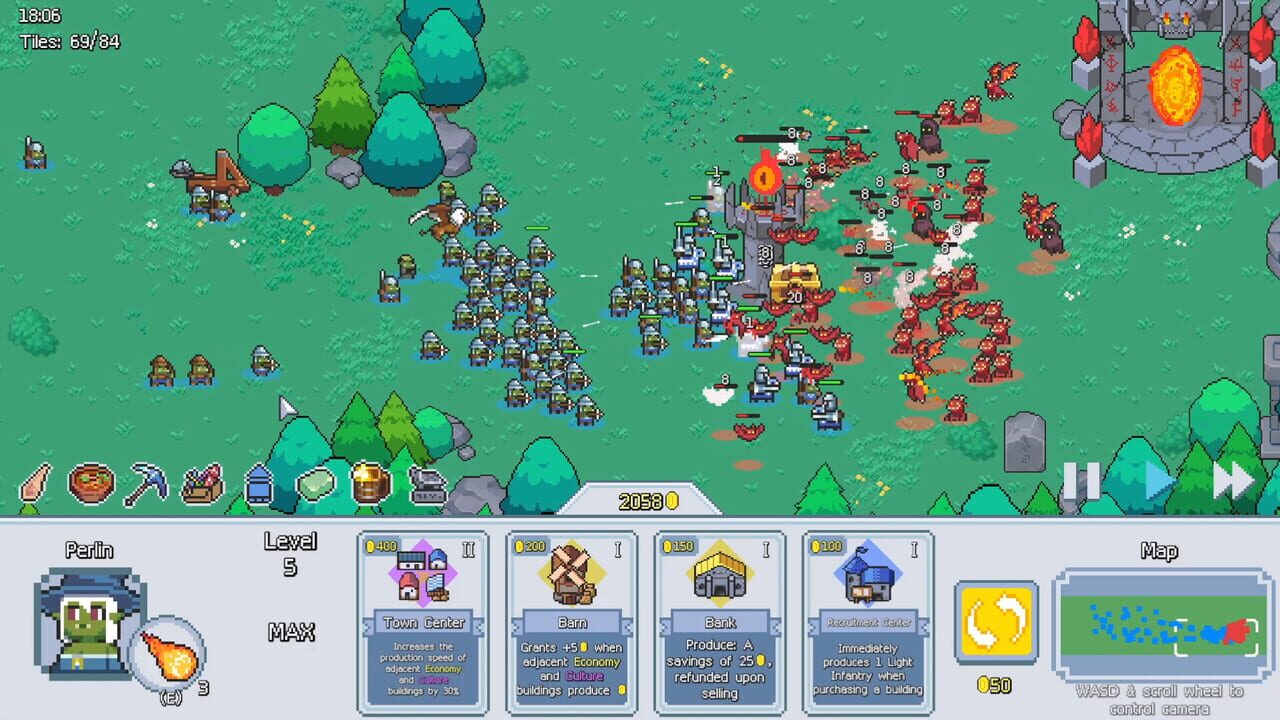Screen dimensions: 1280x720
Task: Select the green gem icon
Action: pyautogui.click(x=315, y=486)
